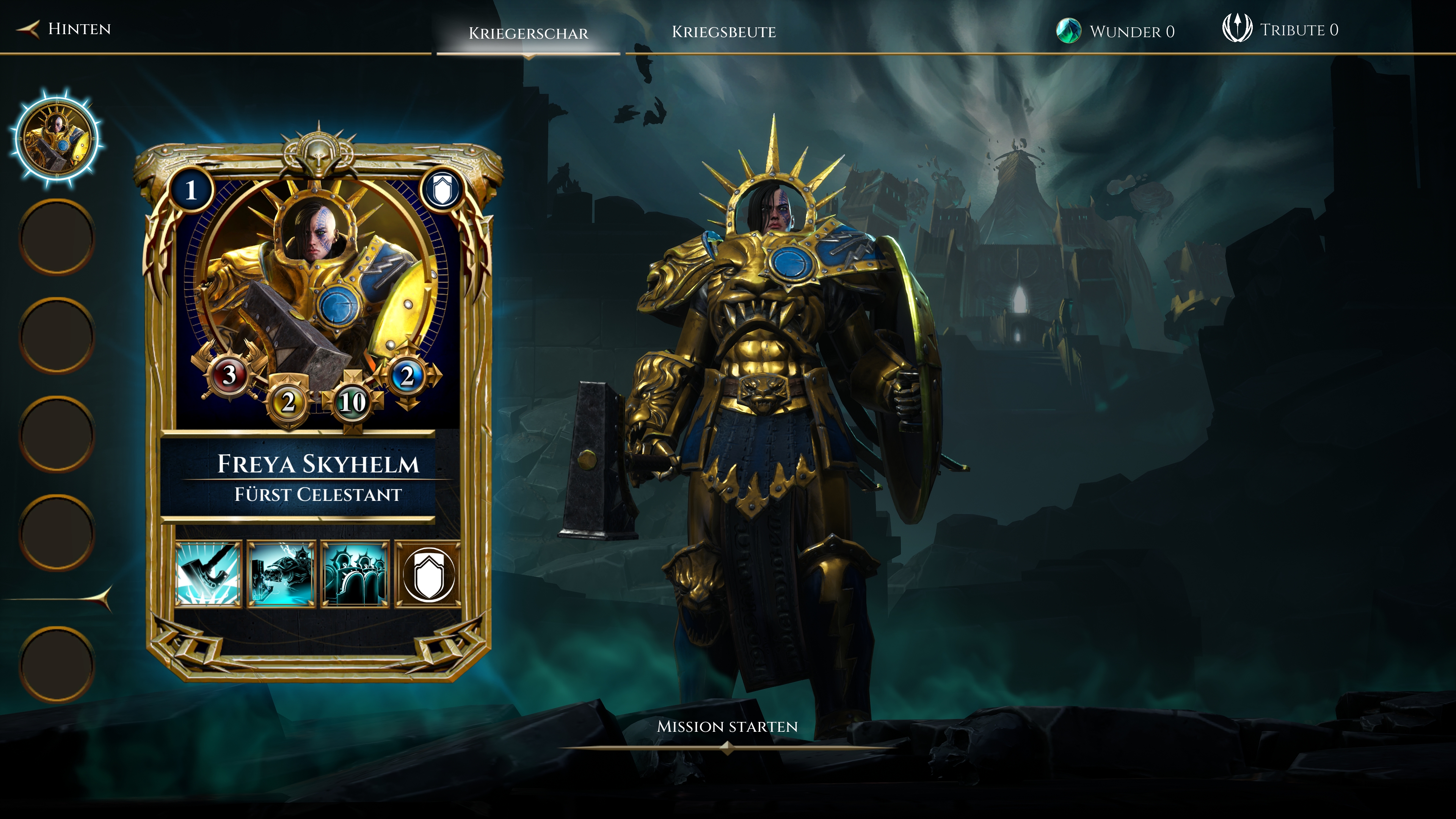Click the Wunder gem currency icon
This screenshot has width=1456, height=819.
[1068, 31]
